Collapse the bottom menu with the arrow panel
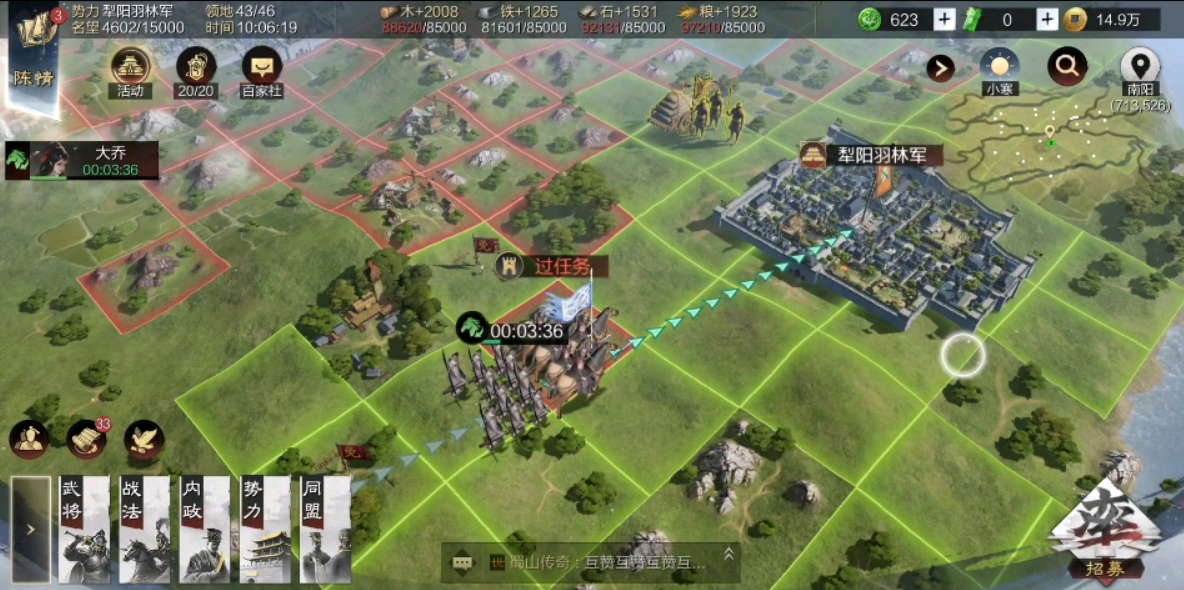This screenshot has width=1184, height=590. [x=30, y=529]
